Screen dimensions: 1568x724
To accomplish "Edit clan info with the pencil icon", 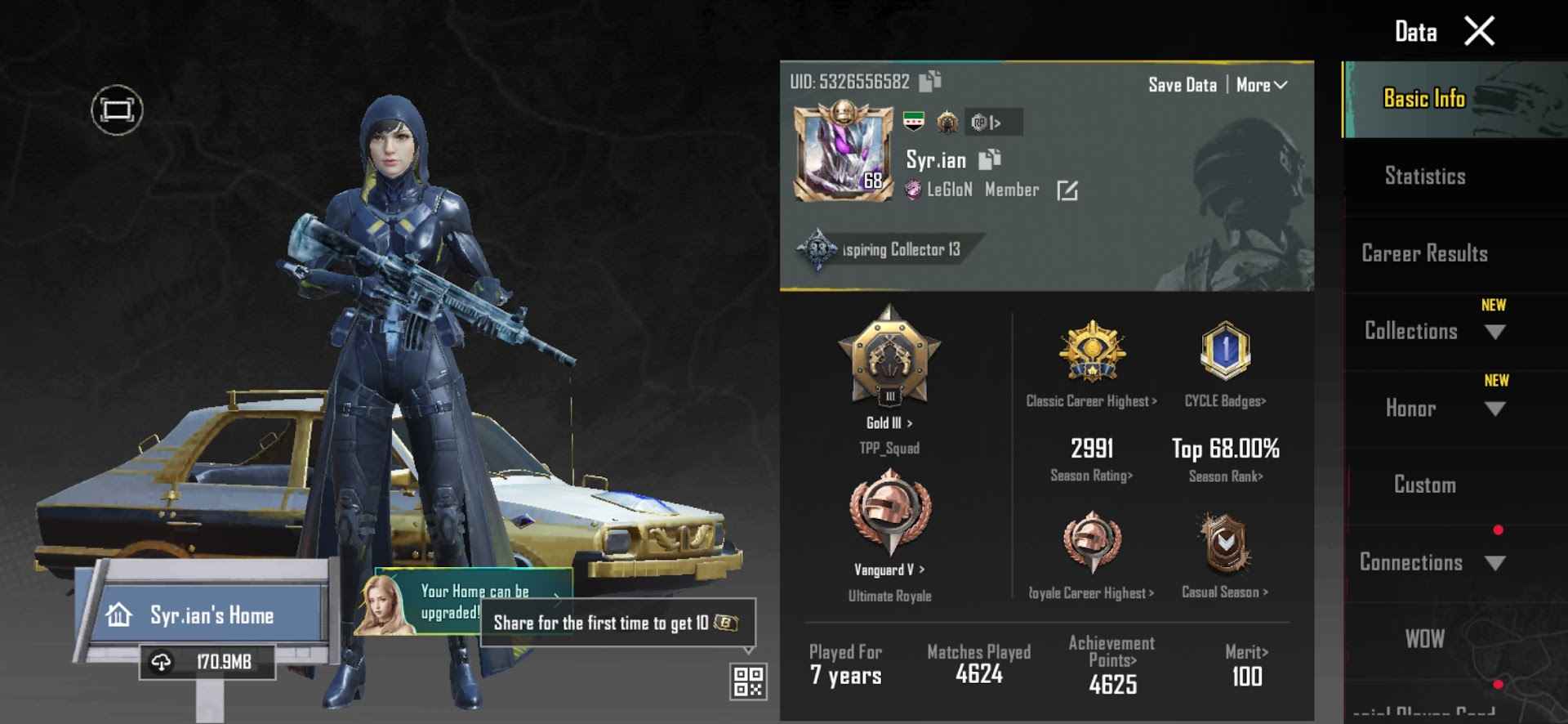I will [x=1068, y=190].
